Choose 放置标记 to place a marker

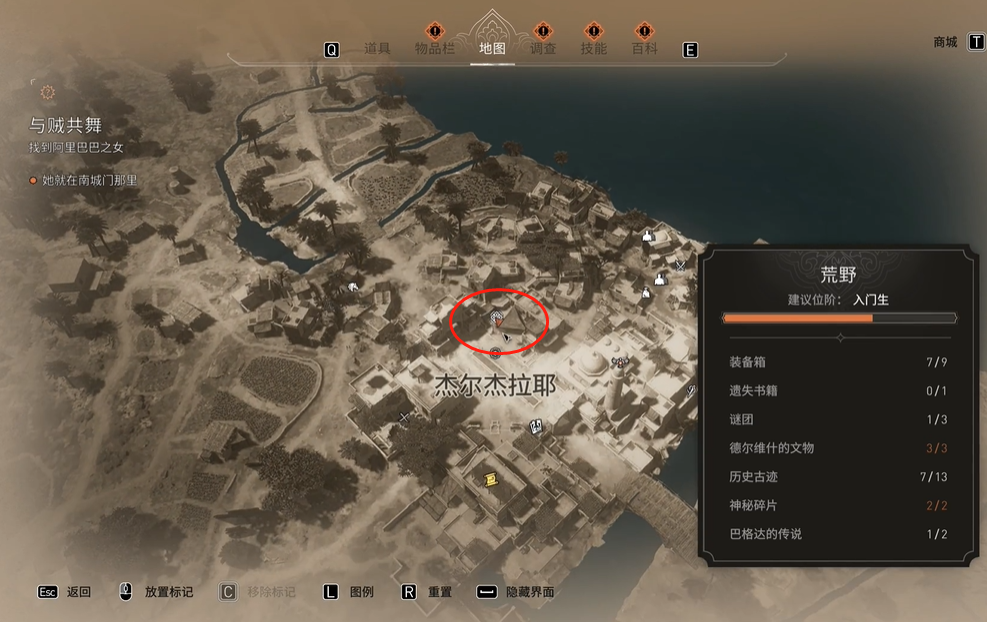pyautogui.click(x=168, y=592)
